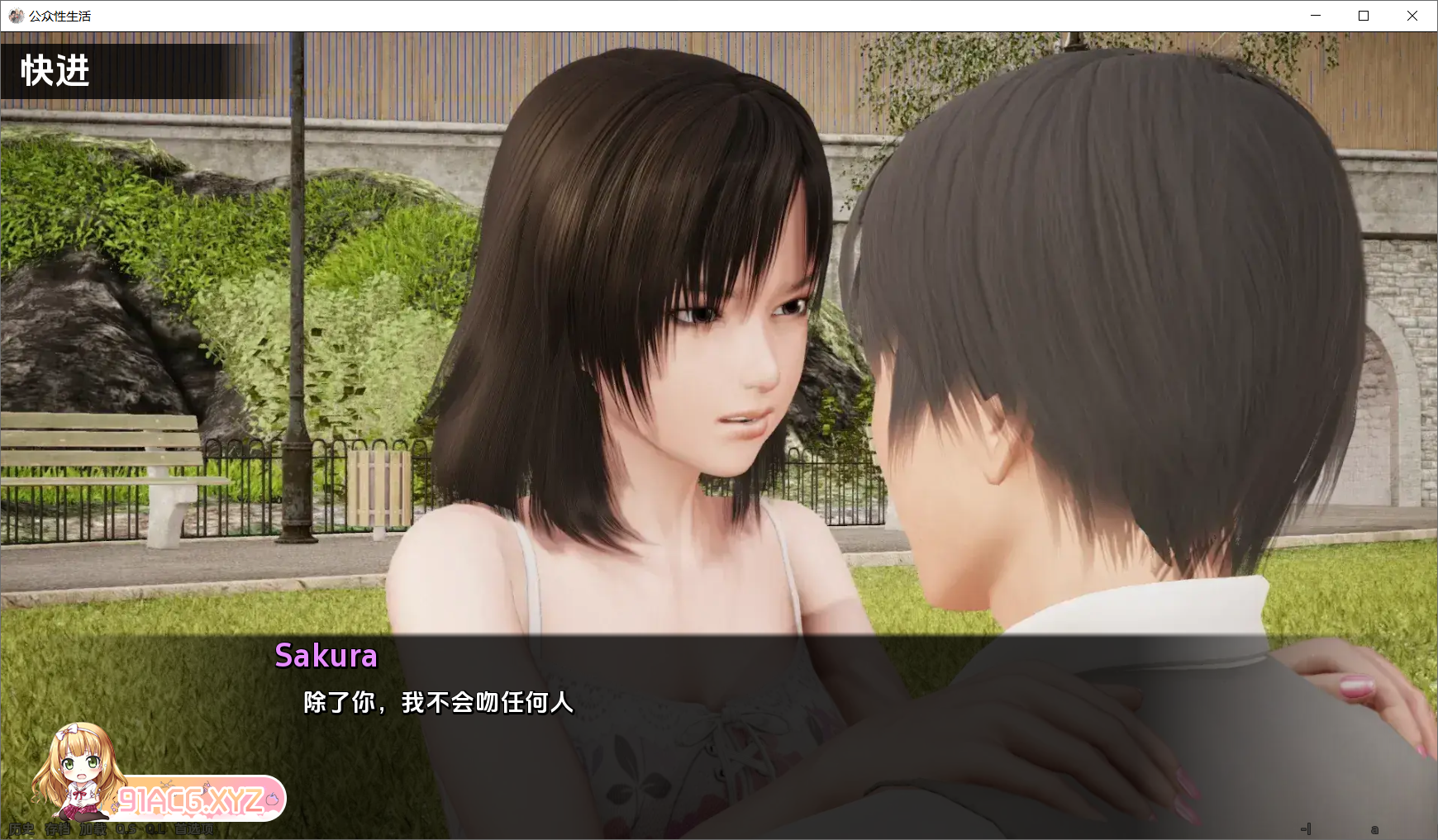Minimize the game window
Image resolution: width=1438 pixels, height=840 pixels.
1316,16
